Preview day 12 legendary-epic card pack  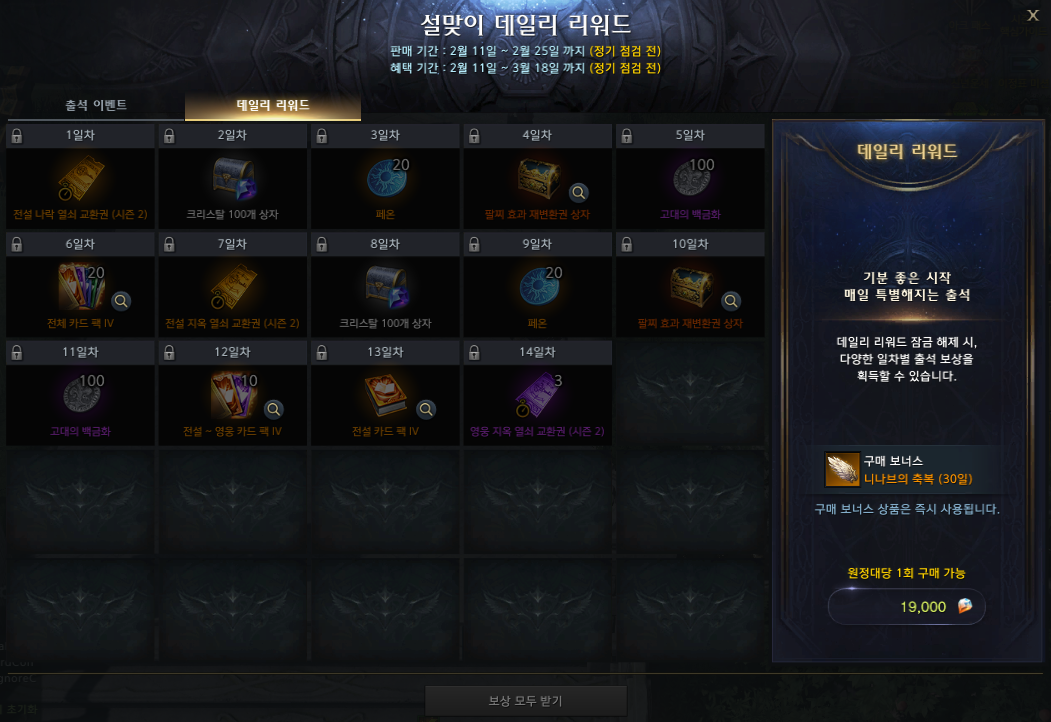(x=274, y=408)
